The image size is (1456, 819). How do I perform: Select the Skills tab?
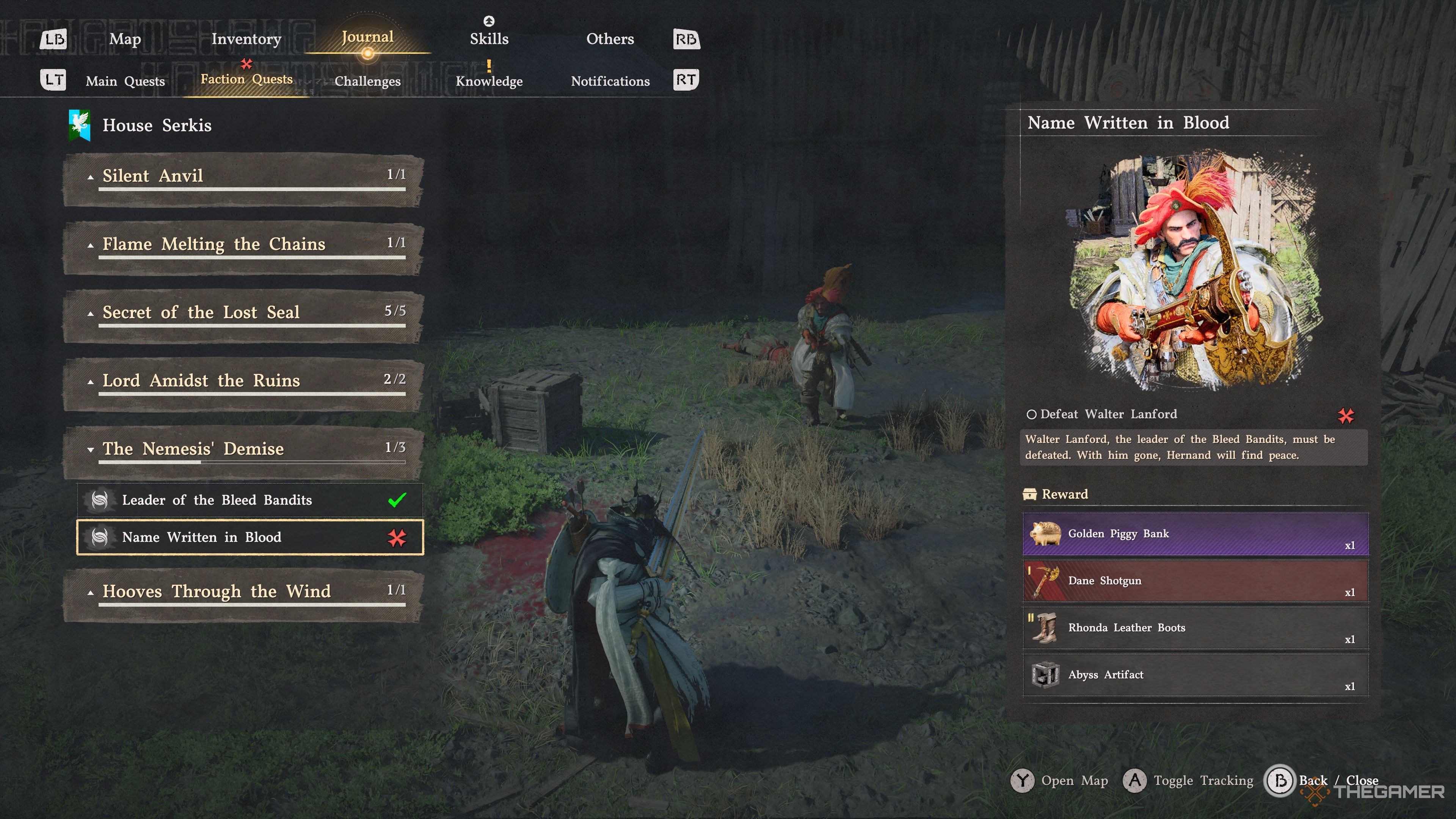pyautogui.click(x=489, y=39)
